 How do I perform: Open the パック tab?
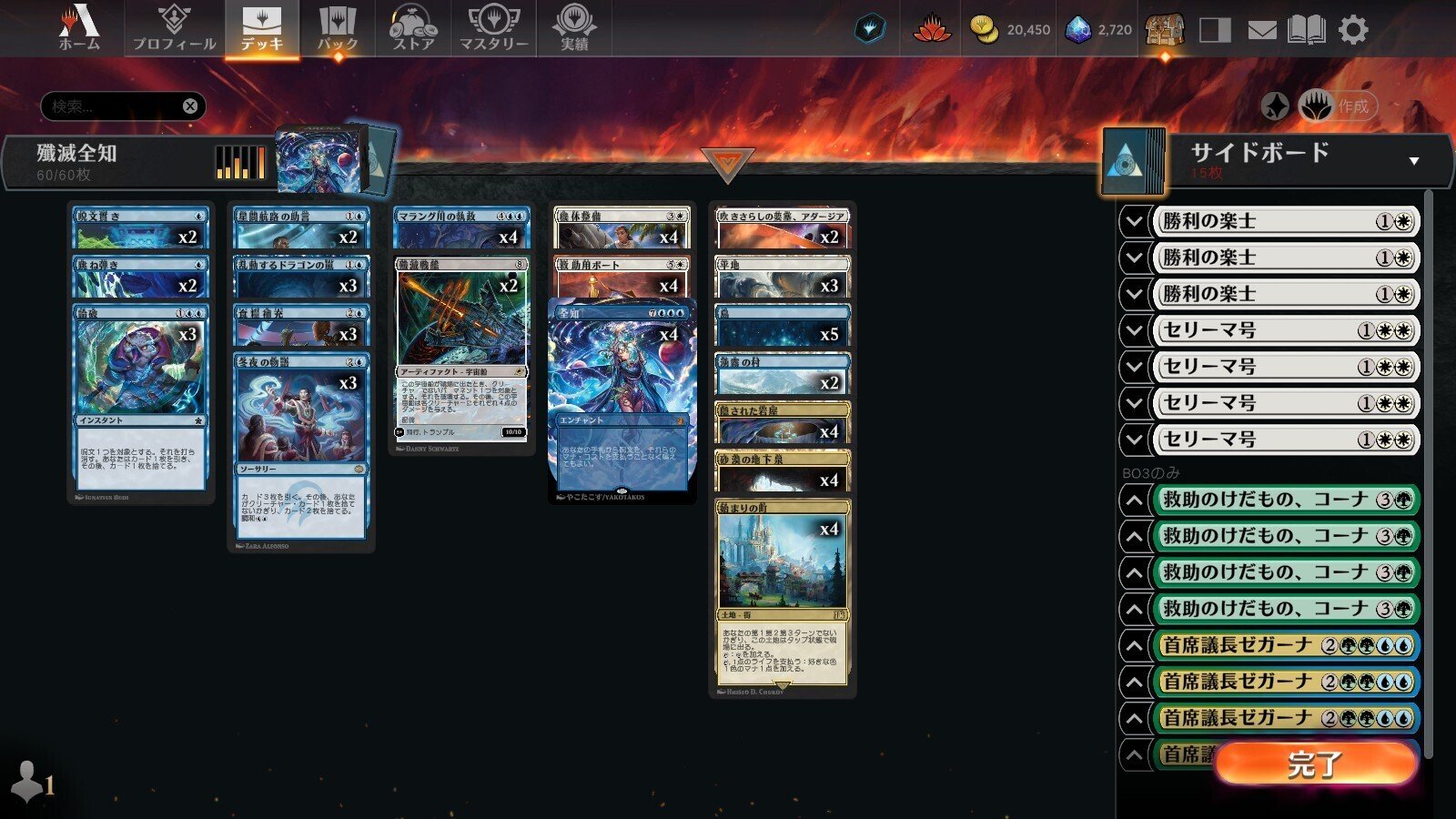338,28
